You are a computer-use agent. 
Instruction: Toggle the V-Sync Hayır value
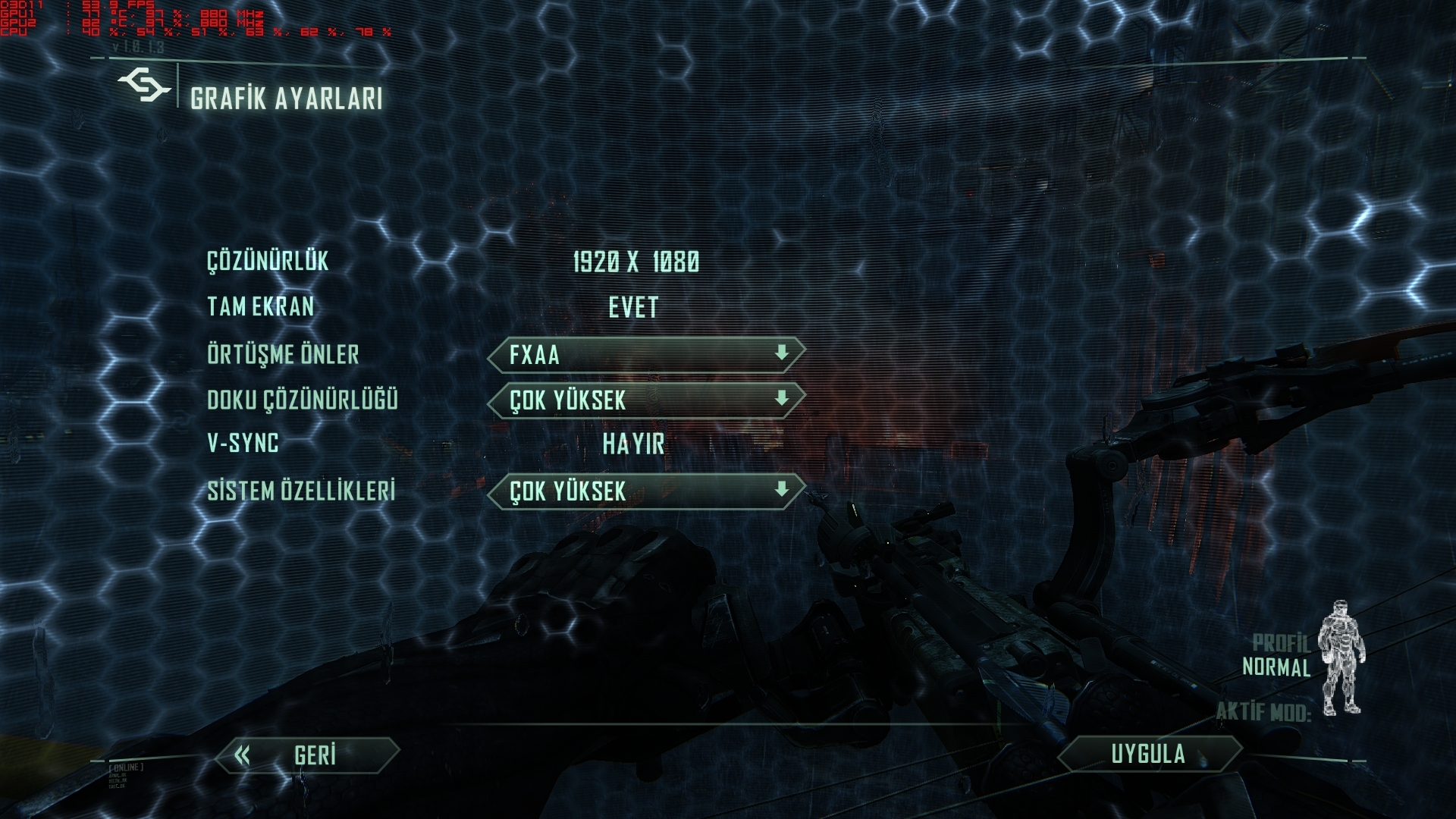coord(633,444)
